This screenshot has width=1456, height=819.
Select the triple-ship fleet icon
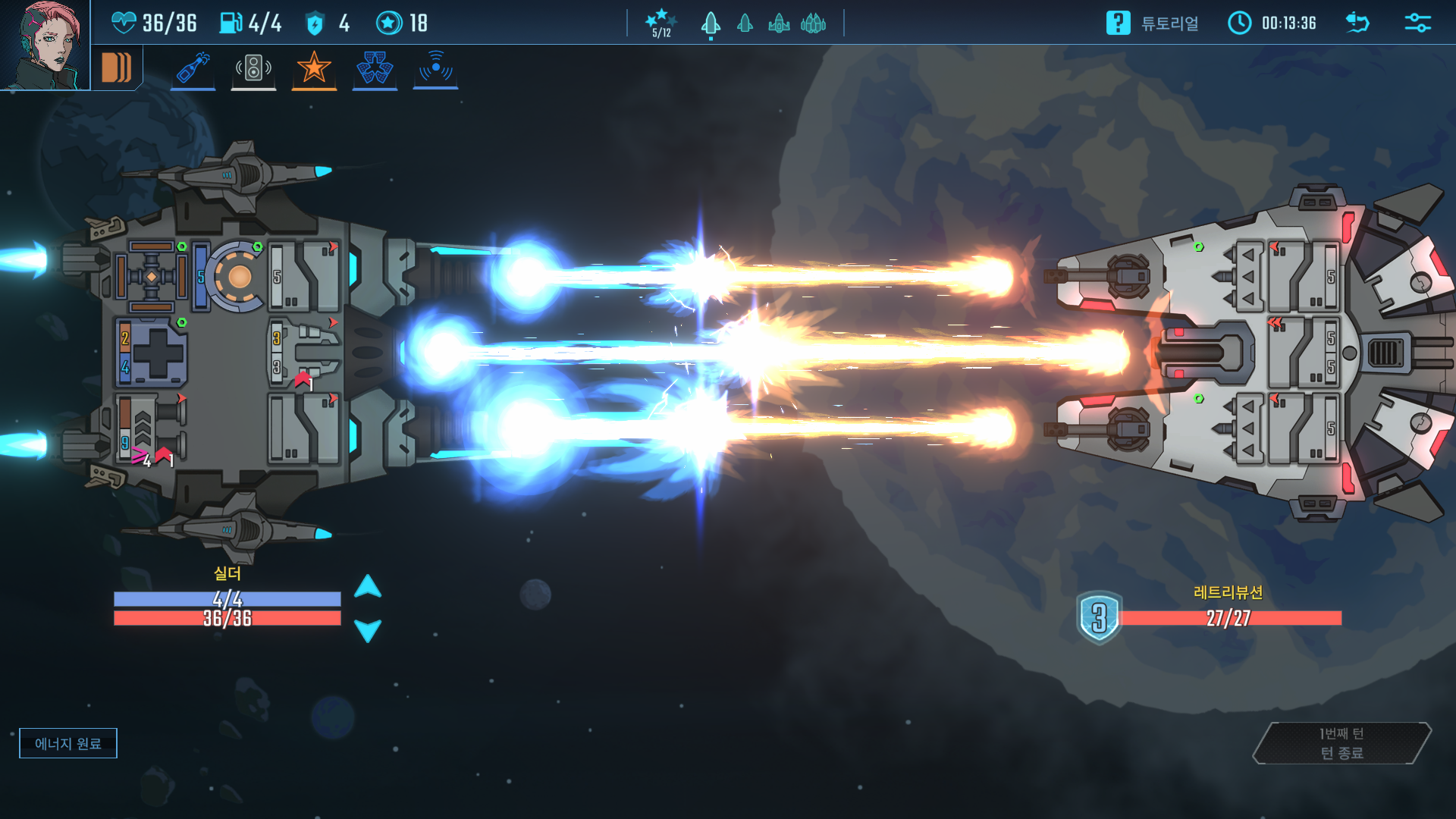point(813,24)
